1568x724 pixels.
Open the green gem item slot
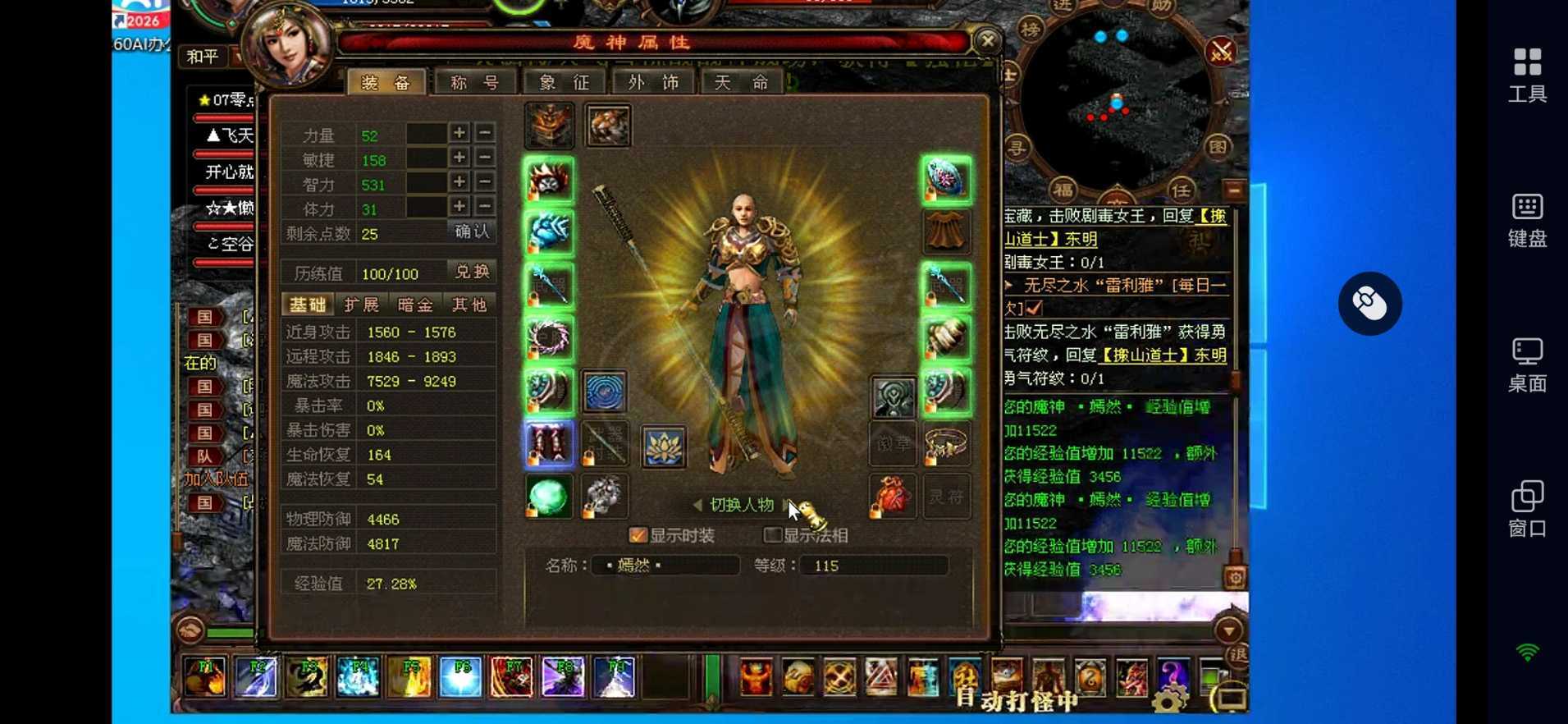click(x=548, y=496)
